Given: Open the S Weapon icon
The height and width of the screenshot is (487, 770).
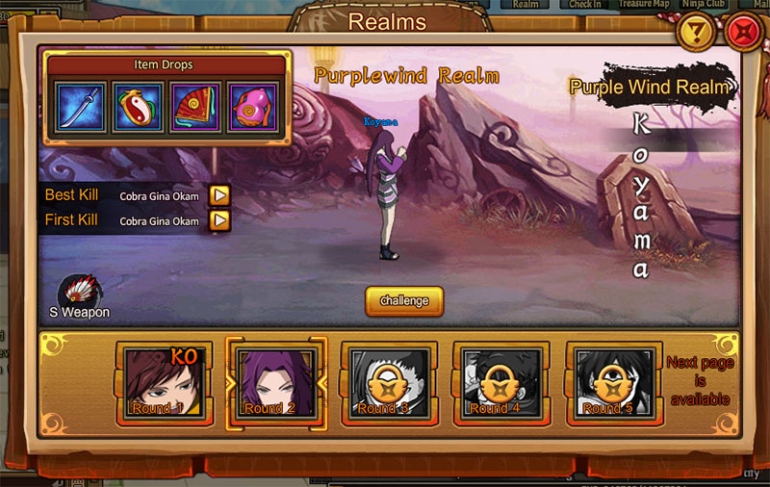Looking at the screenshot, I should [79, 292].
